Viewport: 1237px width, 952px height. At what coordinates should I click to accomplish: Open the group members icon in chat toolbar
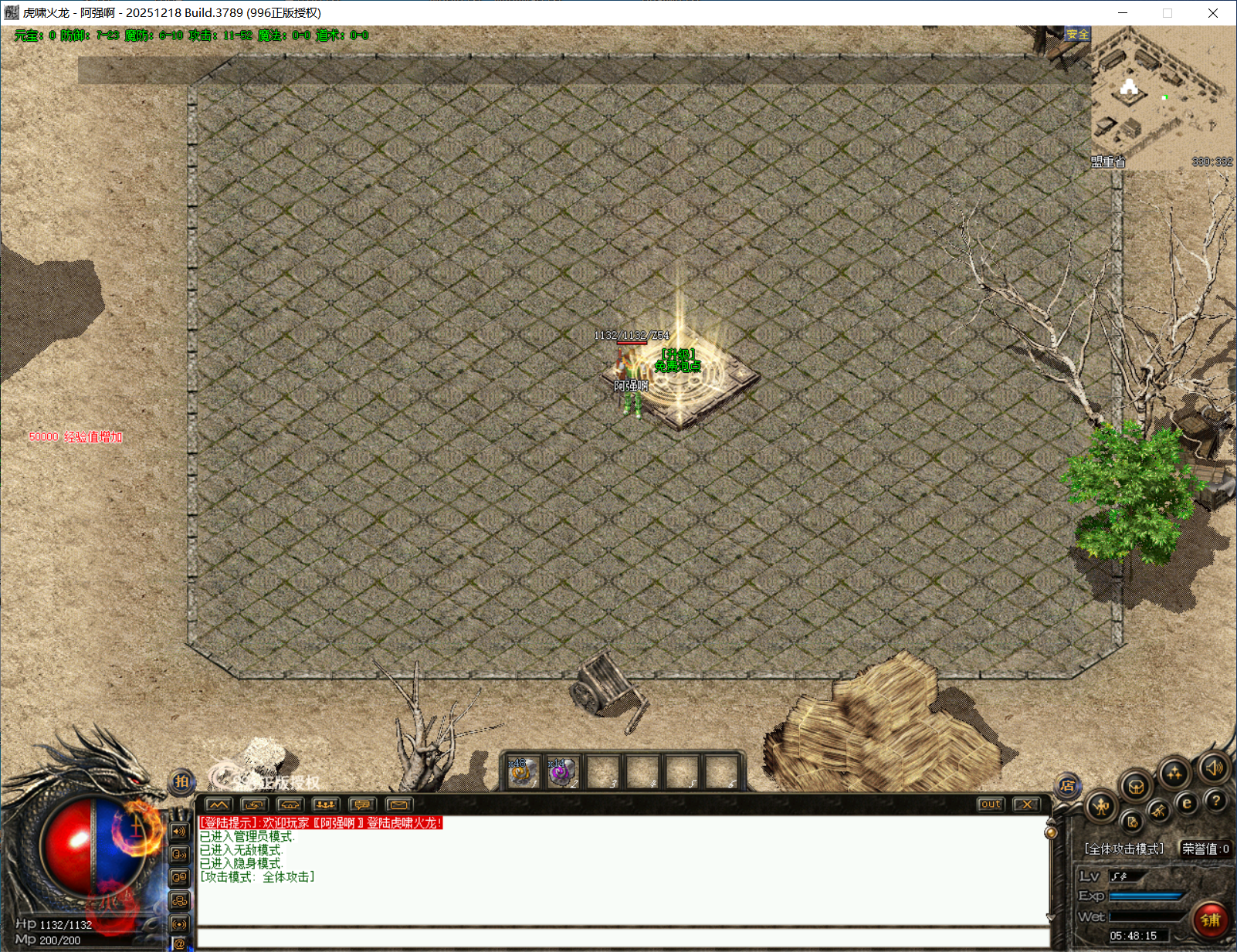coord(326,805)
